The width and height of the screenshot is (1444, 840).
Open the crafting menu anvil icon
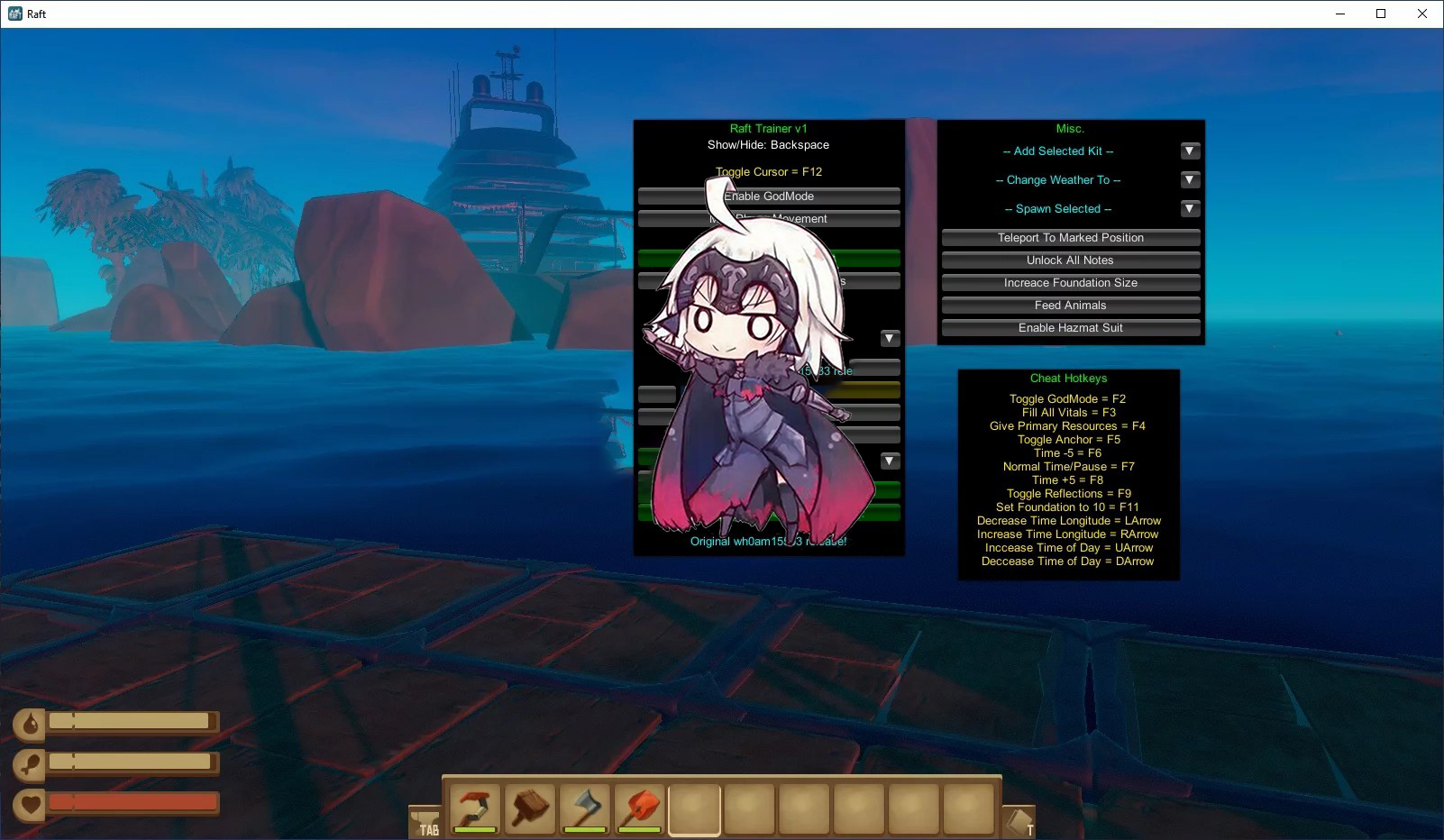click(x=425, y=821)
